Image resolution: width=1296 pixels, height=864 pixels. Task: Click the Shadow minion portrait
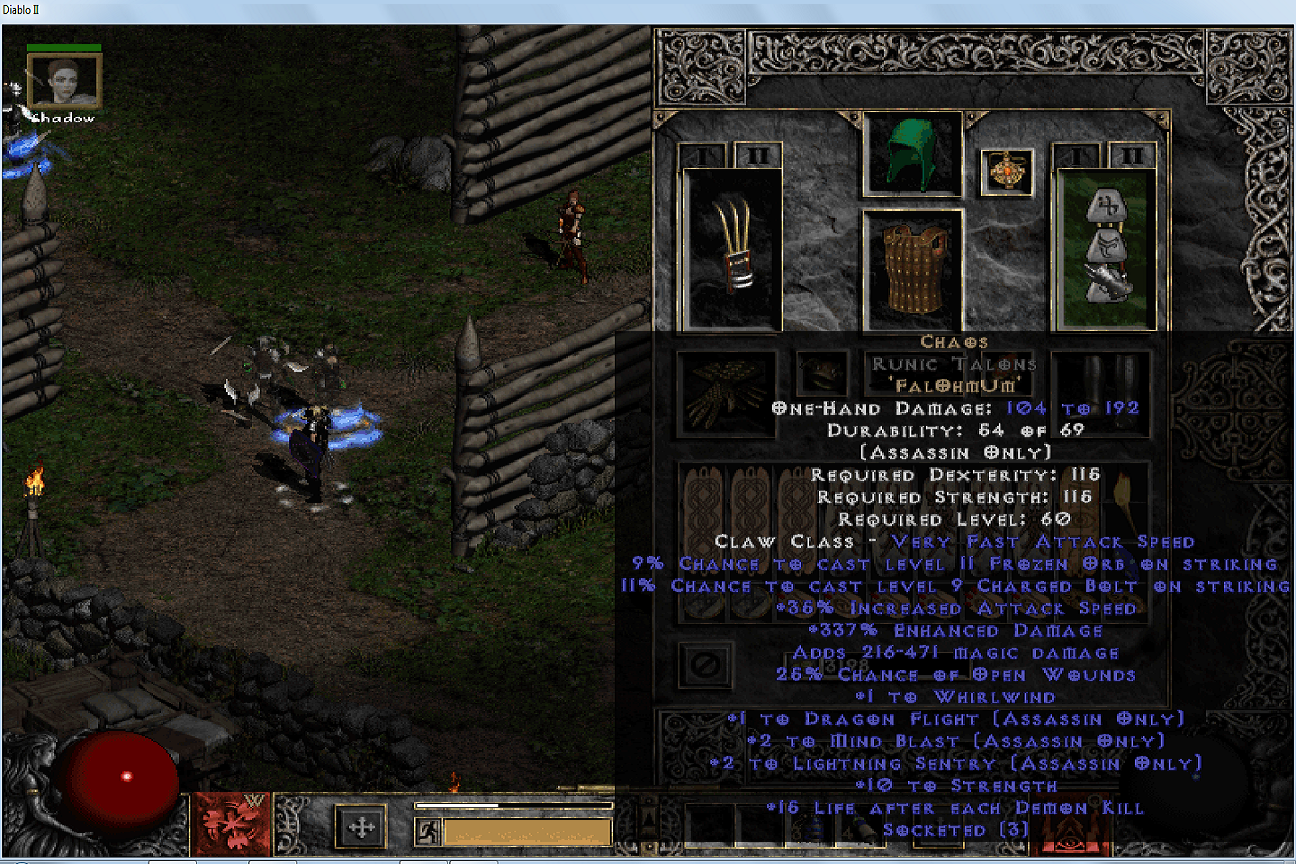64,82
